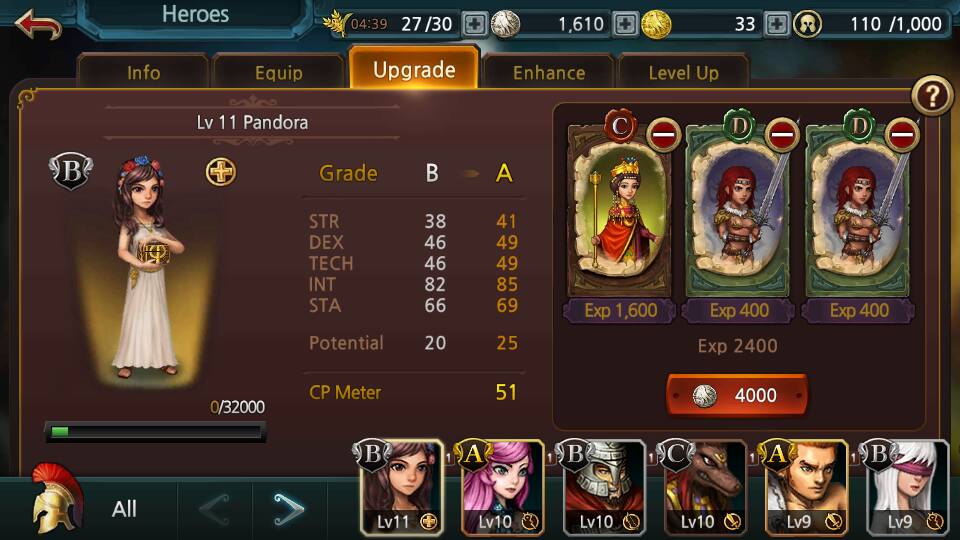The height and width of the screenshot is (540, 960).
Task: Remove the grade C queen material card
Action: 664,133
